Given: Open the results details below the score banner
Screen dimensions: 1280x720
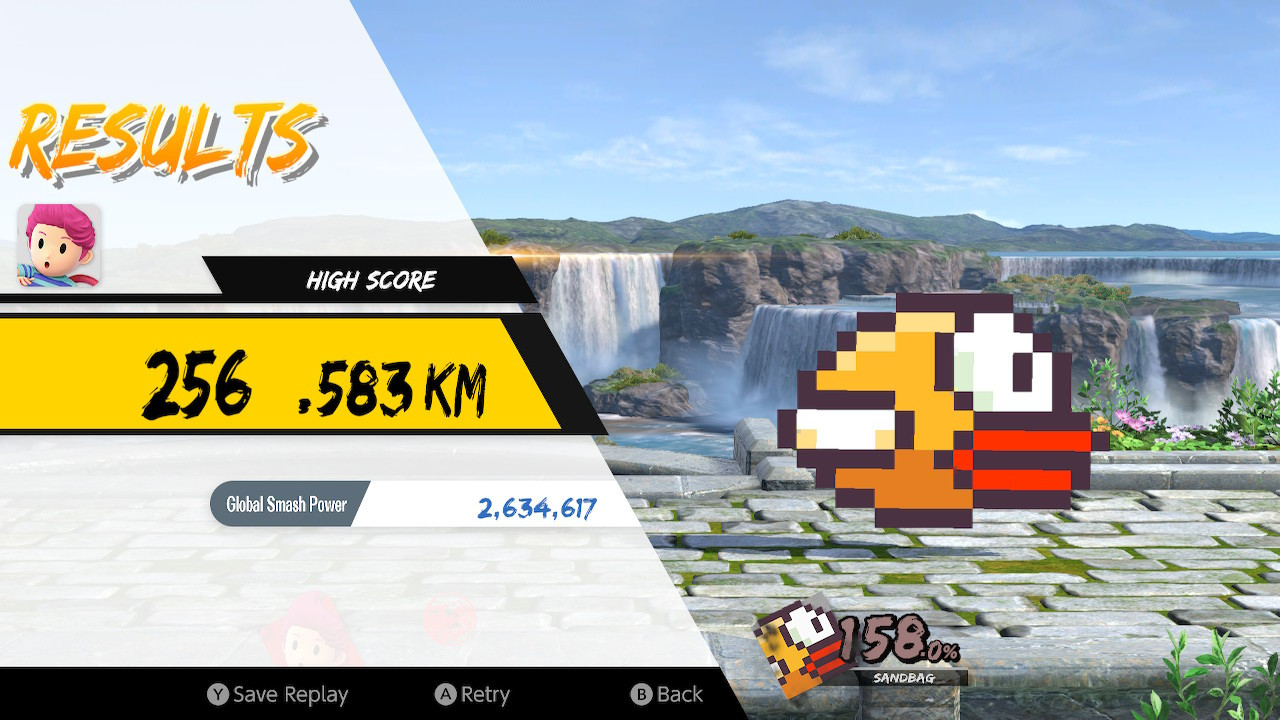Looking at the screenshot, I should tap(420, 505).
